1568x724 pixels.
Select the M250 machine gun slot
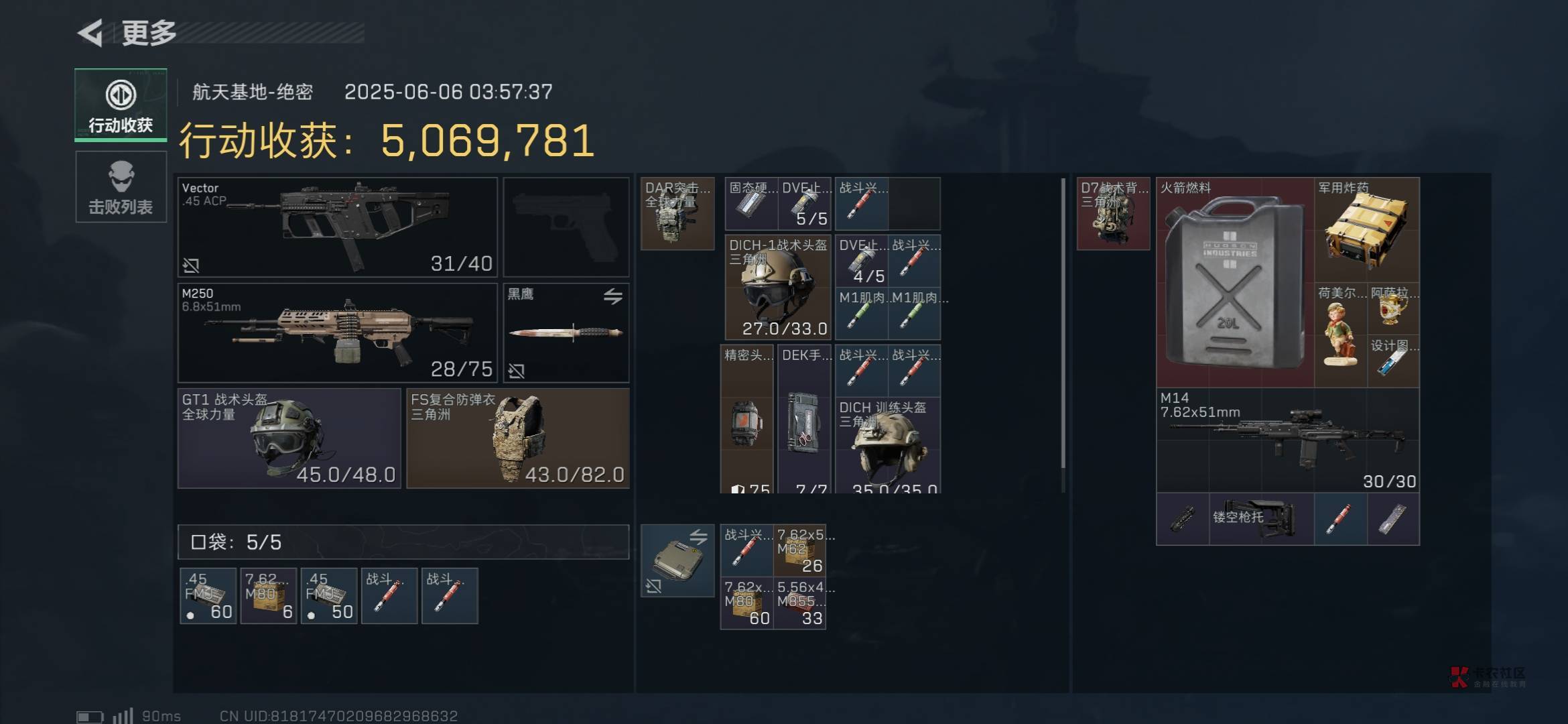pos(337,333)
